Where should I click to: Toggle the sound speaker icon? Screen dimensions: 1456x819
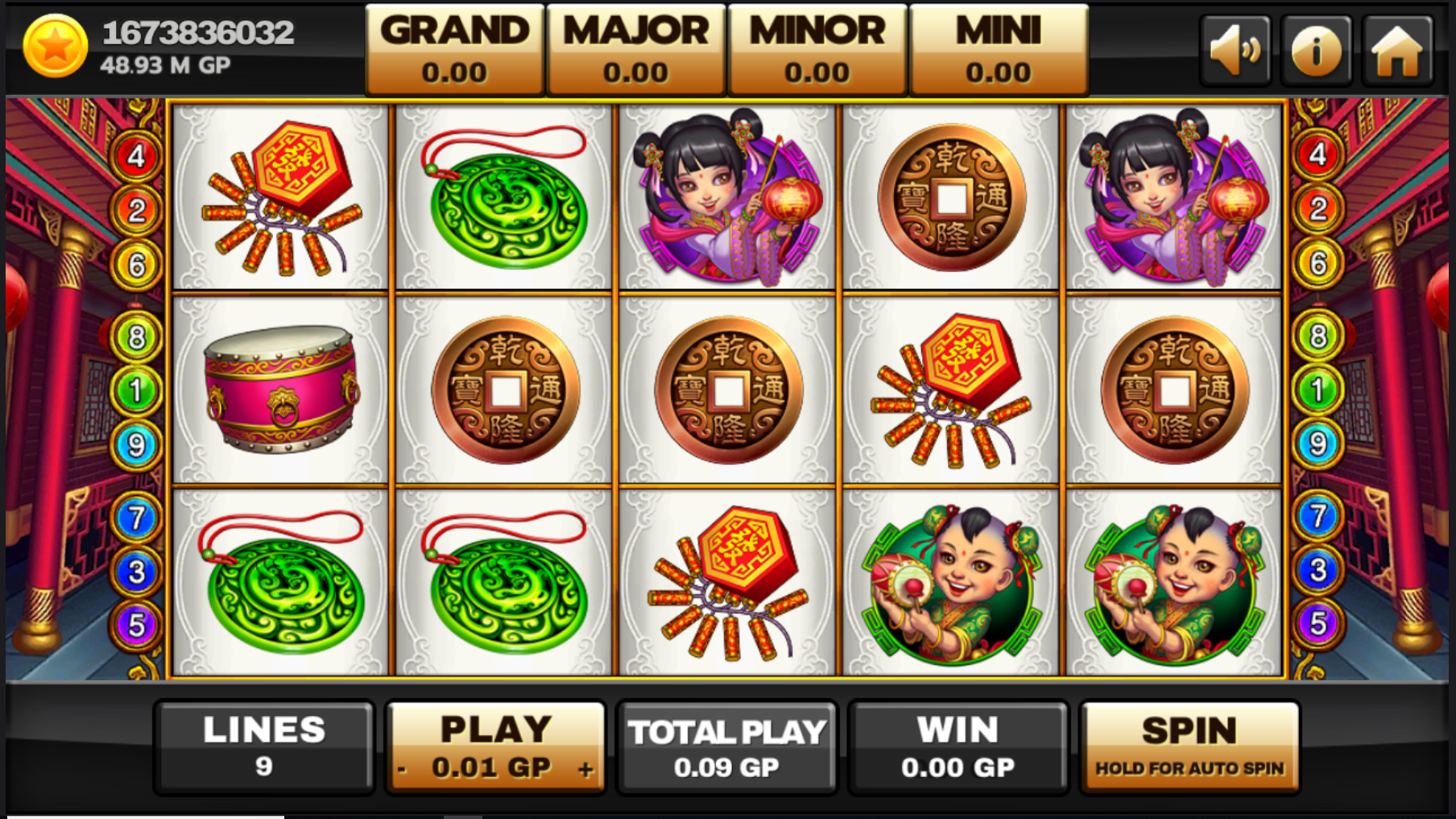coord(1235,50)
